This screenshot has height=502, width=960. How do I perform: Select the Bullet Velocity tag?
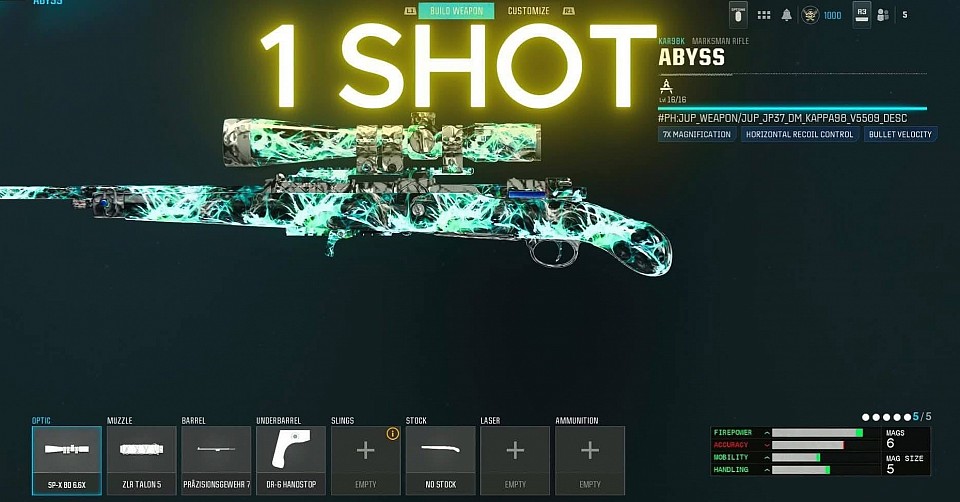coord(900,134)
